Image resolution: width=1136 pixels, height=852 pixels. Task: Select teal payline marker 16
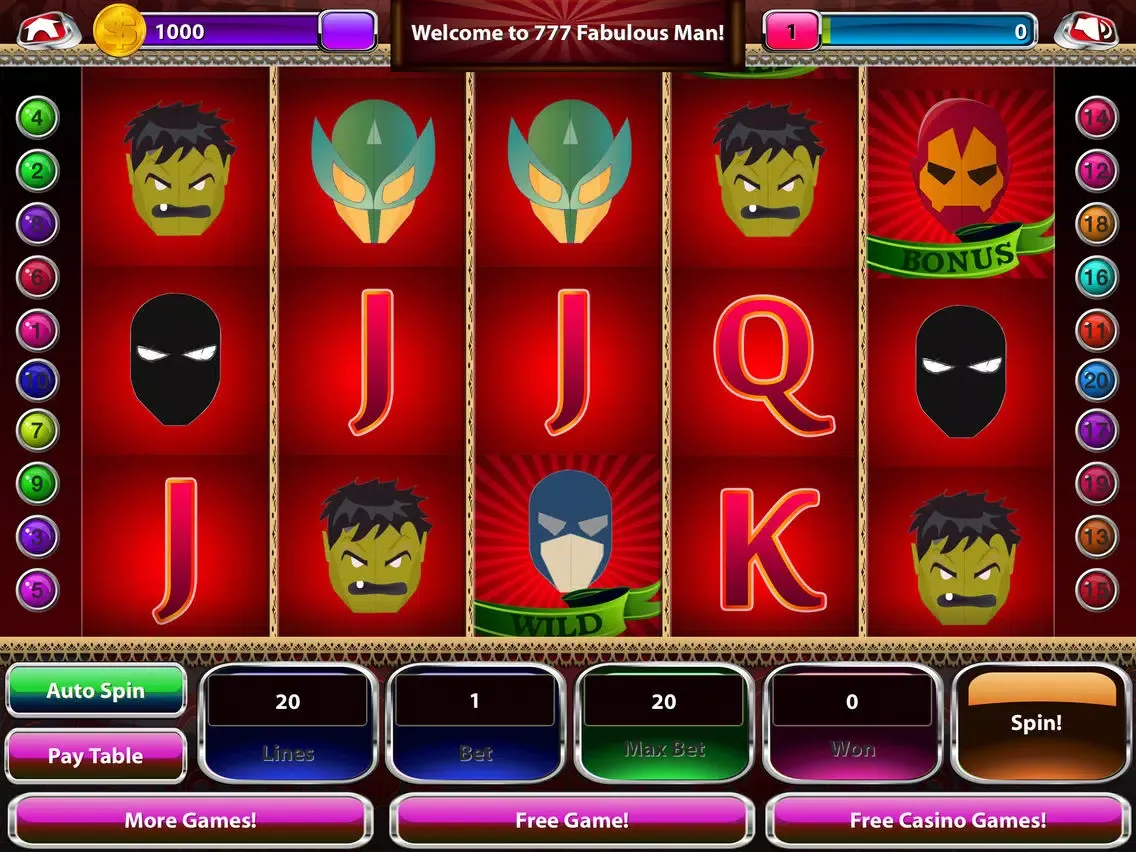1096,276
